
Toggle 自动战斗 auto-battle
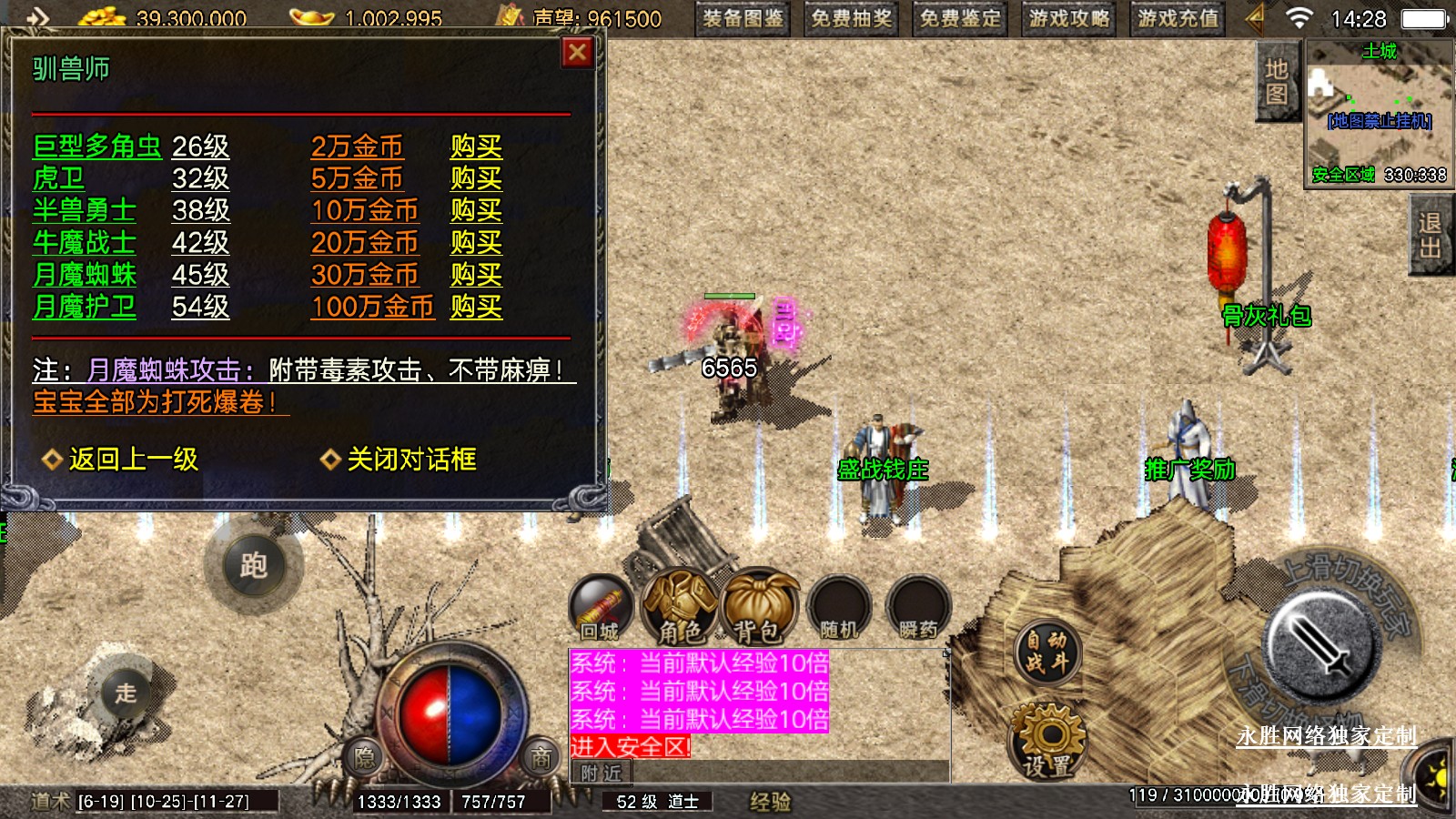(1047, 652)
